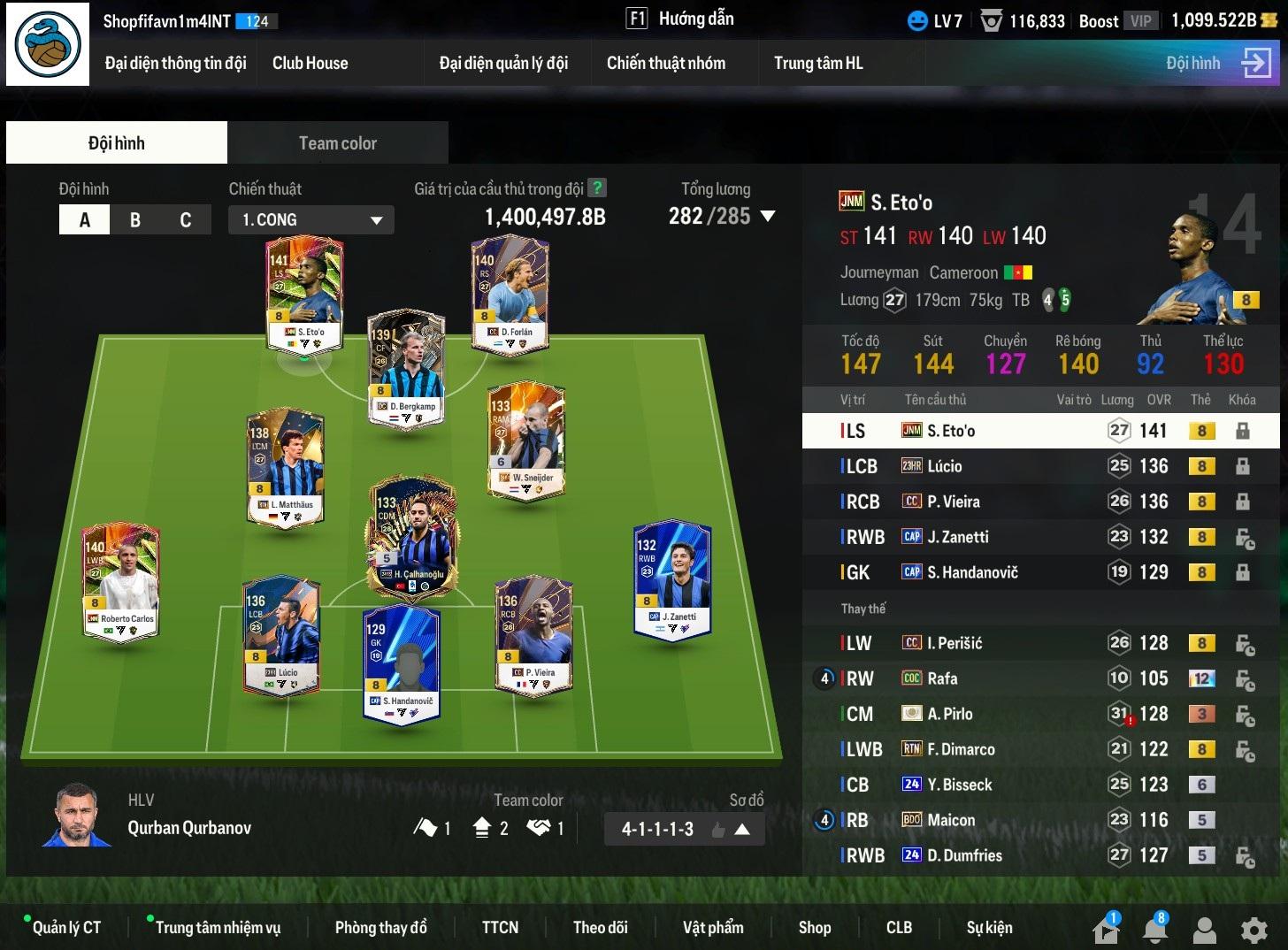This screenshot has height=950, width=1288.
Task: Pick the H. Çalhanoğlu CDM card
Action: (x=412, y=537)
